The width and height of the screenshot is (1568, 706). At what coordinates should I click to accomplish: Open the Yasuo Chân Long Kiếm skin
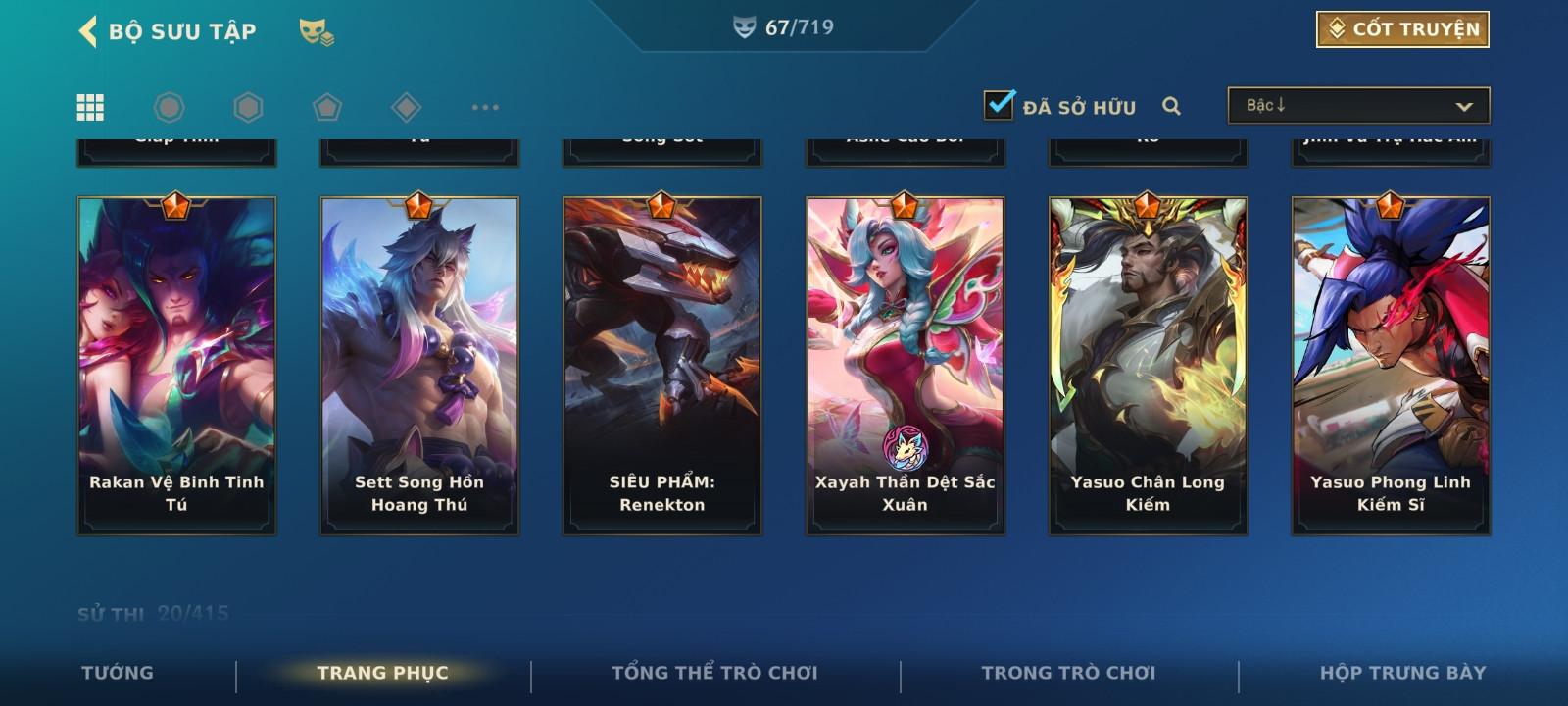click(1148, 366)
